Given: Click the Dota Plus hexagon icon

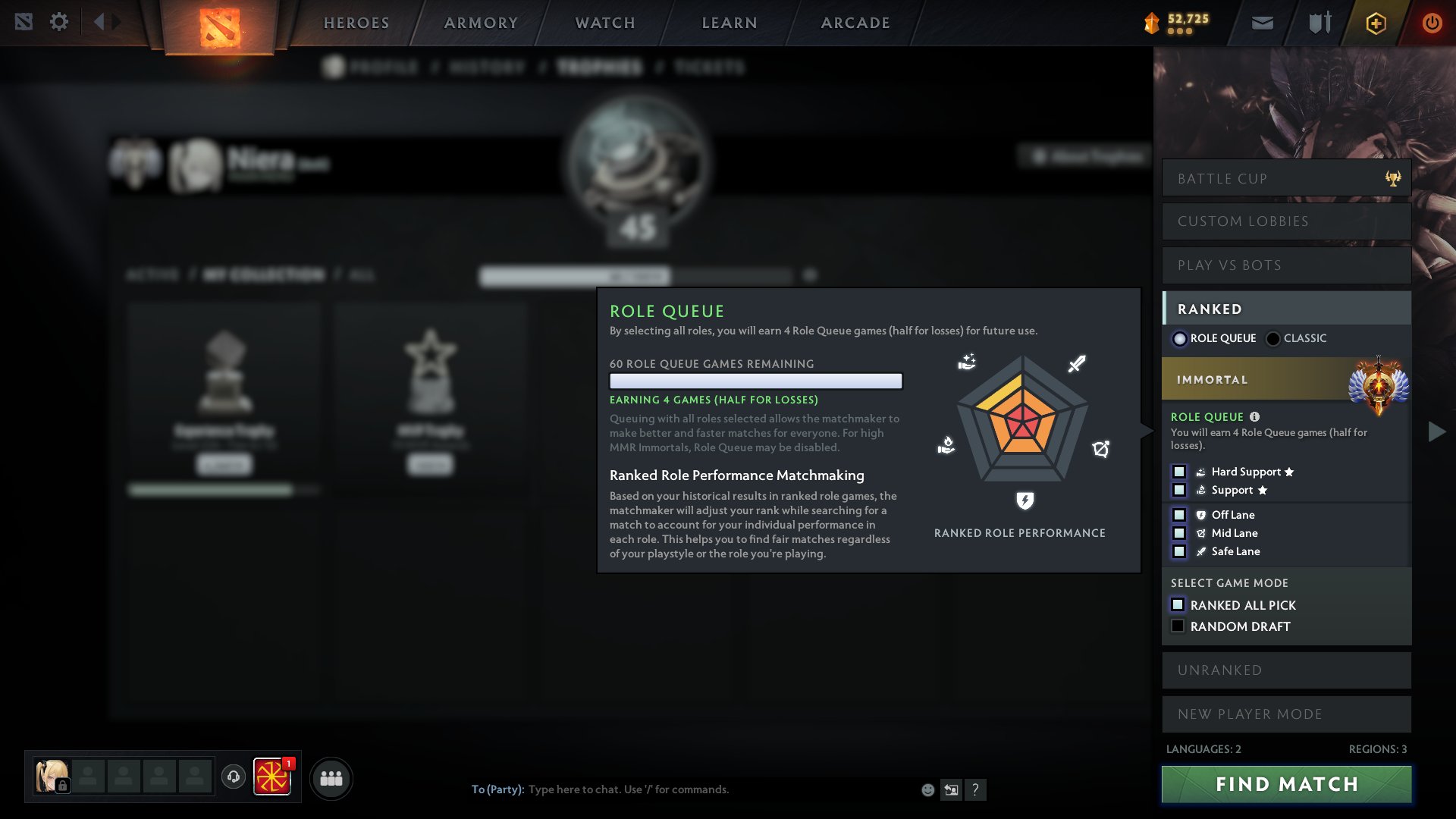Looking at the screenshot, I should pos(1376,23).
